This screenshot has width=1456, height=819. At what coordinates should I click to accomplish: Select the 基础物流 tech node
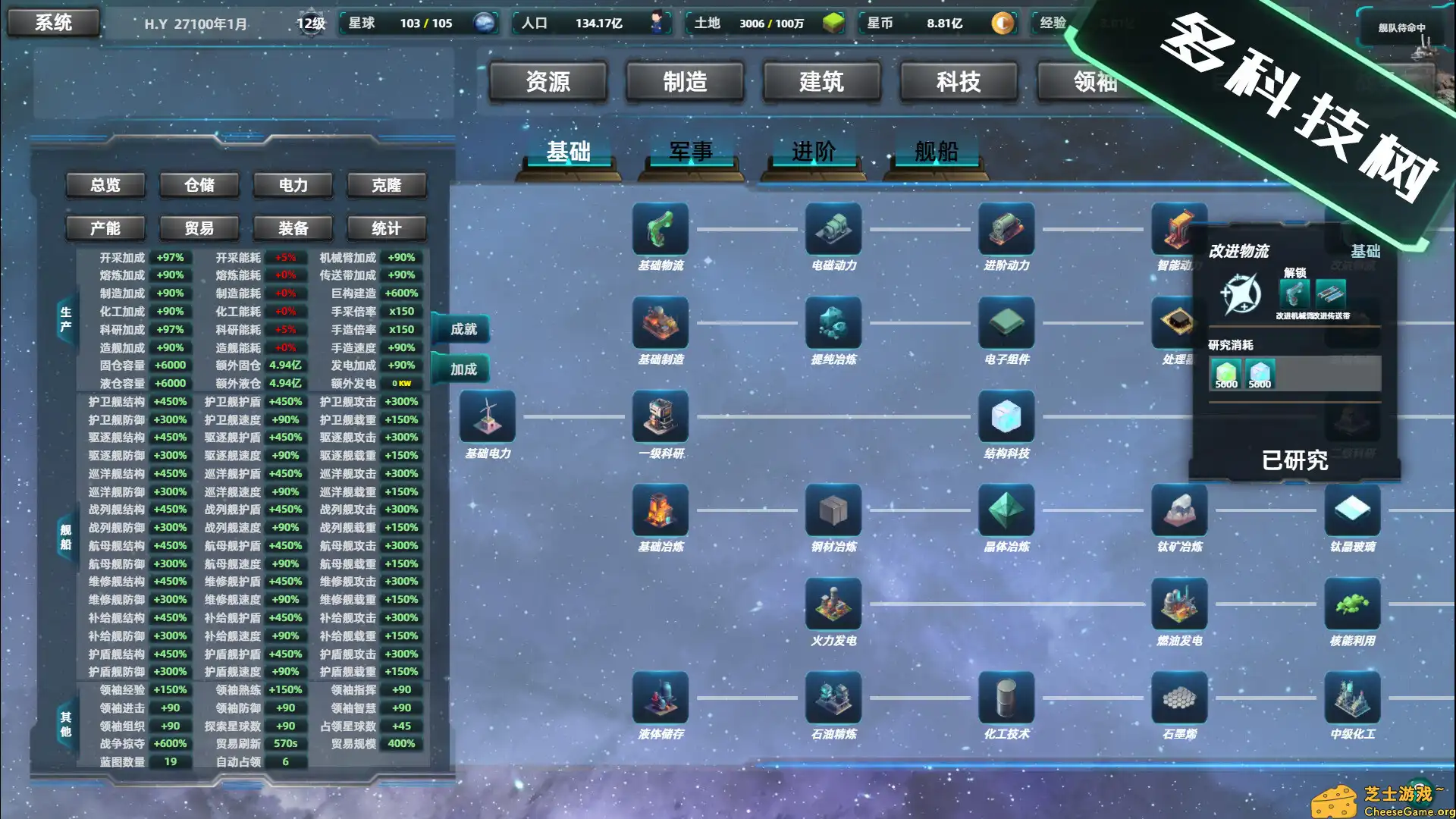click(661, 229)
